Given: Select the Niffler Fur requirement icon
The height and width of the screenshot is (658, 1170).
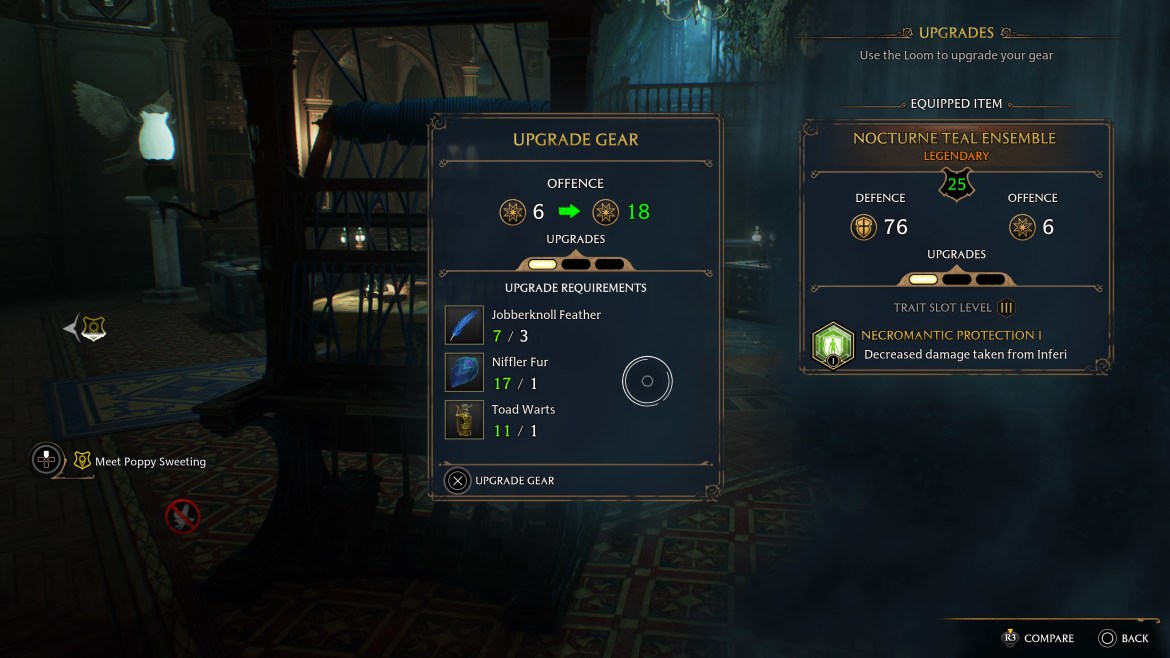Looking at the screenshot, I should 464,372.
